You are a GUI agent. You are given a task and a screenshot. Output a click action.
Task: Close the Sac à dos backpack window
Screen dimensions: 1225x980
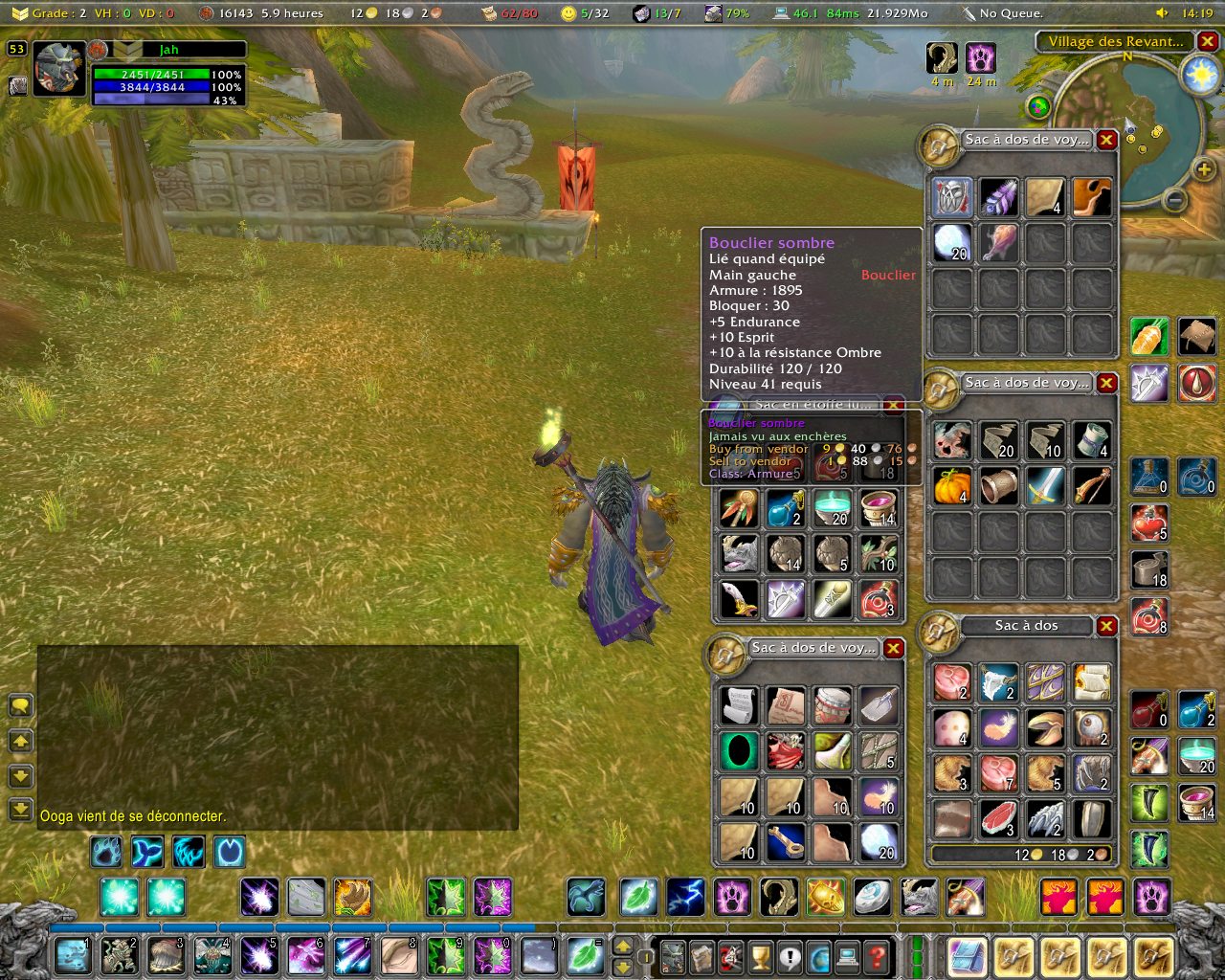(1106, 626)
